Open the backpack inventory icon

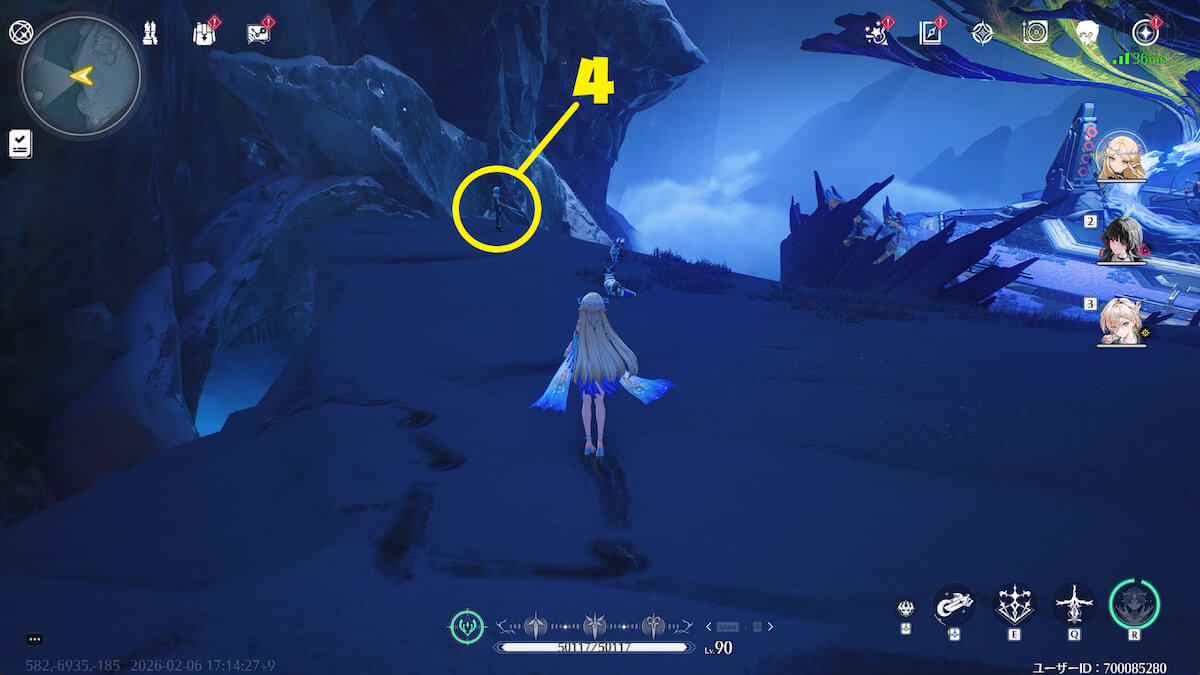click(204, 33)
